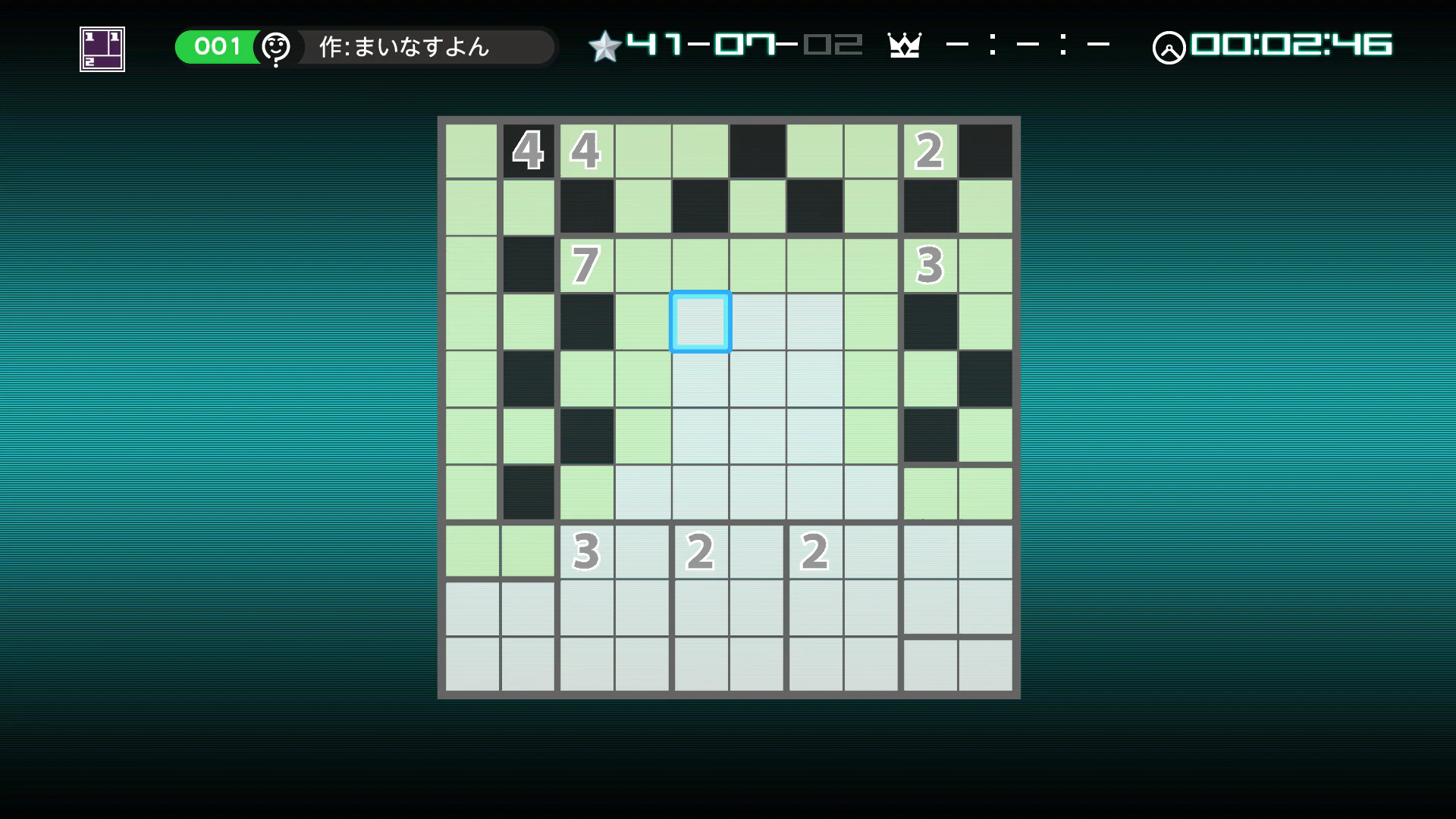
Task: Select the 3 cell in the lower-left region
Action: click(585, 552)
